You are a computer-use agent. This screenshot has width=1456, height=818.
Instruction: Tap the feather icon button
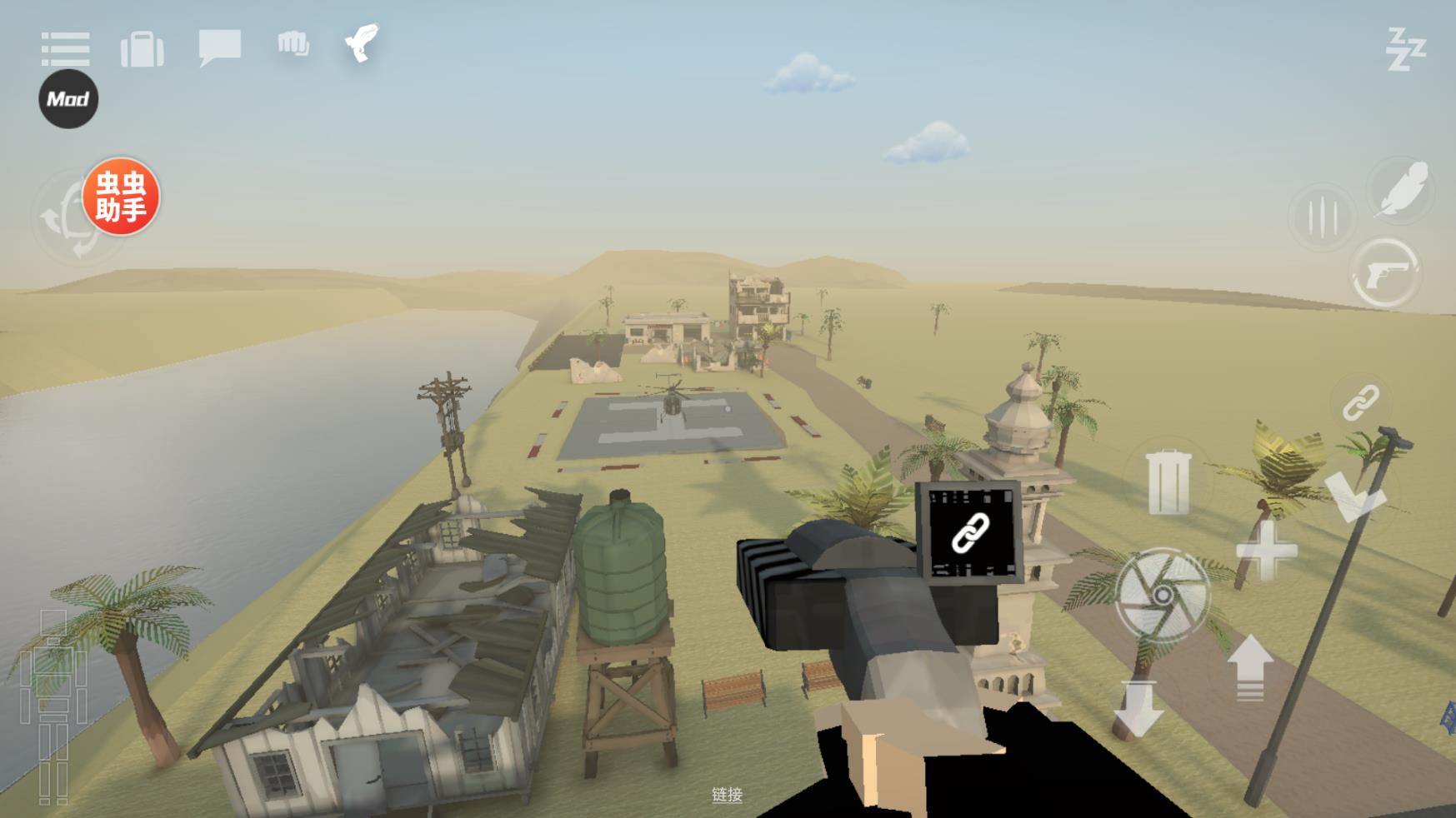(x=1403, y=190)
